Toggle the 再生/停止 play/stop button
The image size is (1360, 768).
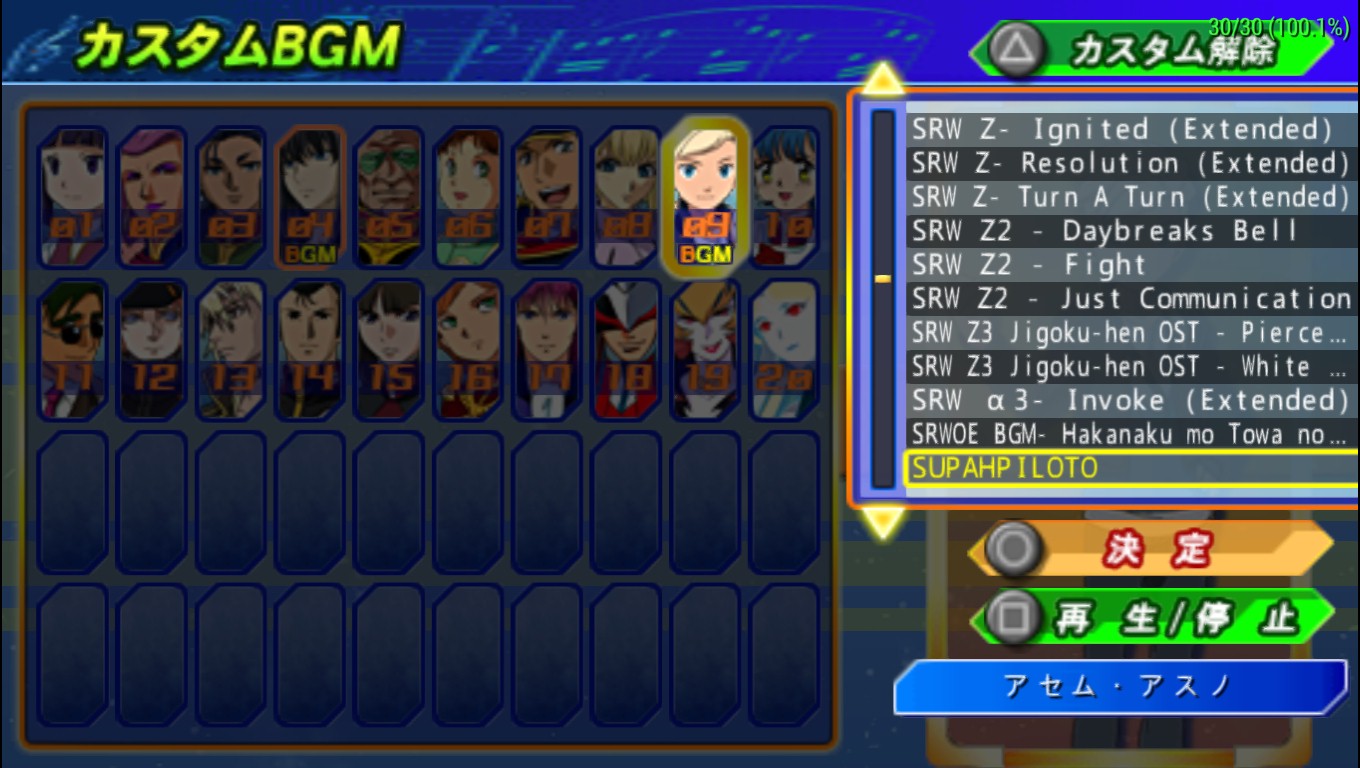click(x=1152, y=617)
